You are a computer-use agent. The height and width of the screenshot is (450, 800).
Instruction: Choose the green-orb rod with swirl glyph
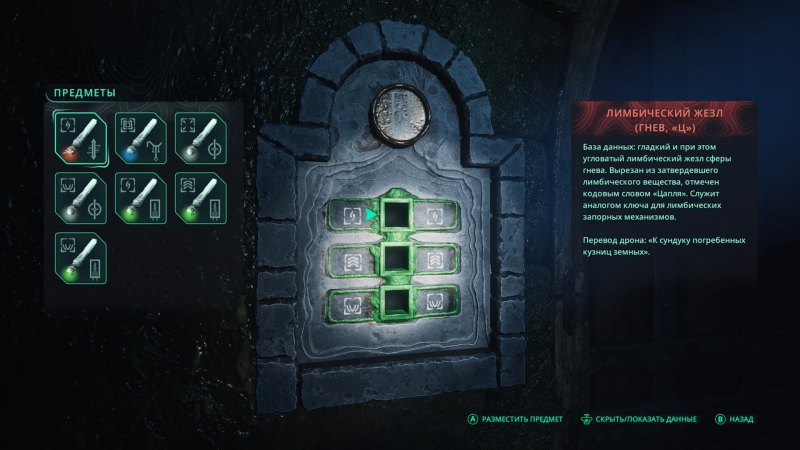coord(140,195)
